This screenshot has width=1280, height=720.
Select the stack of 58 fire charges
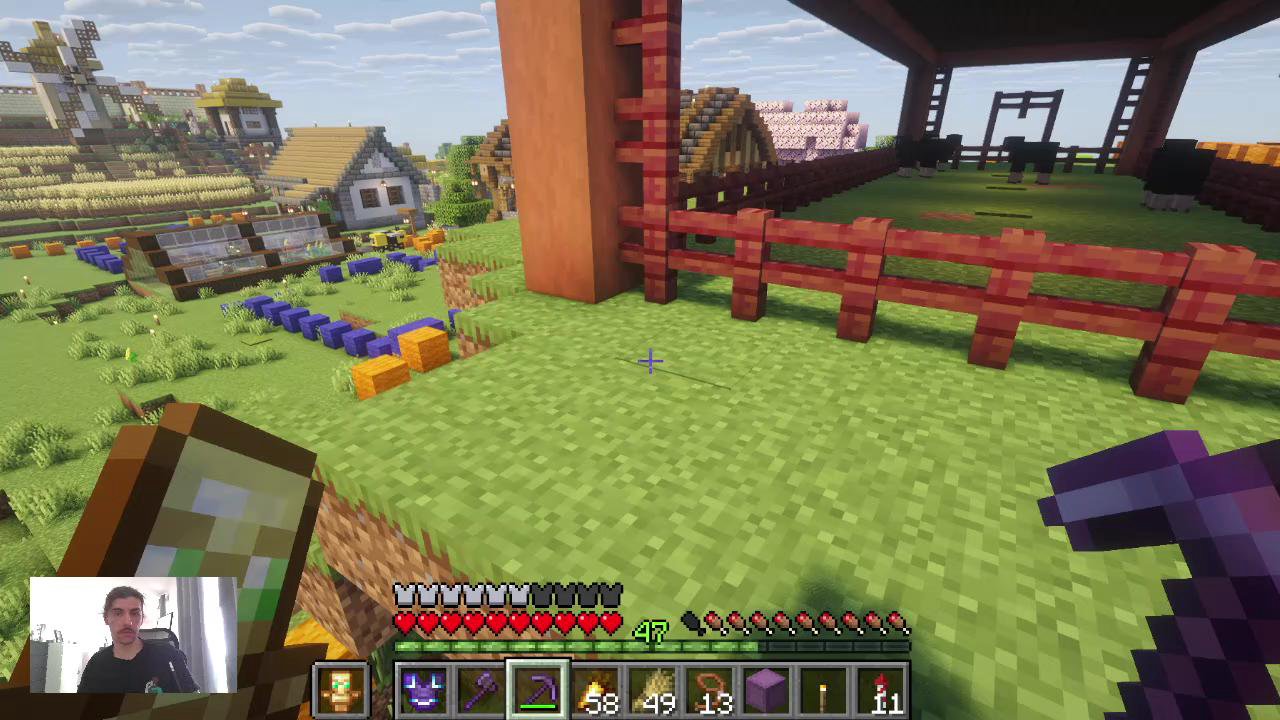(596, 690)
